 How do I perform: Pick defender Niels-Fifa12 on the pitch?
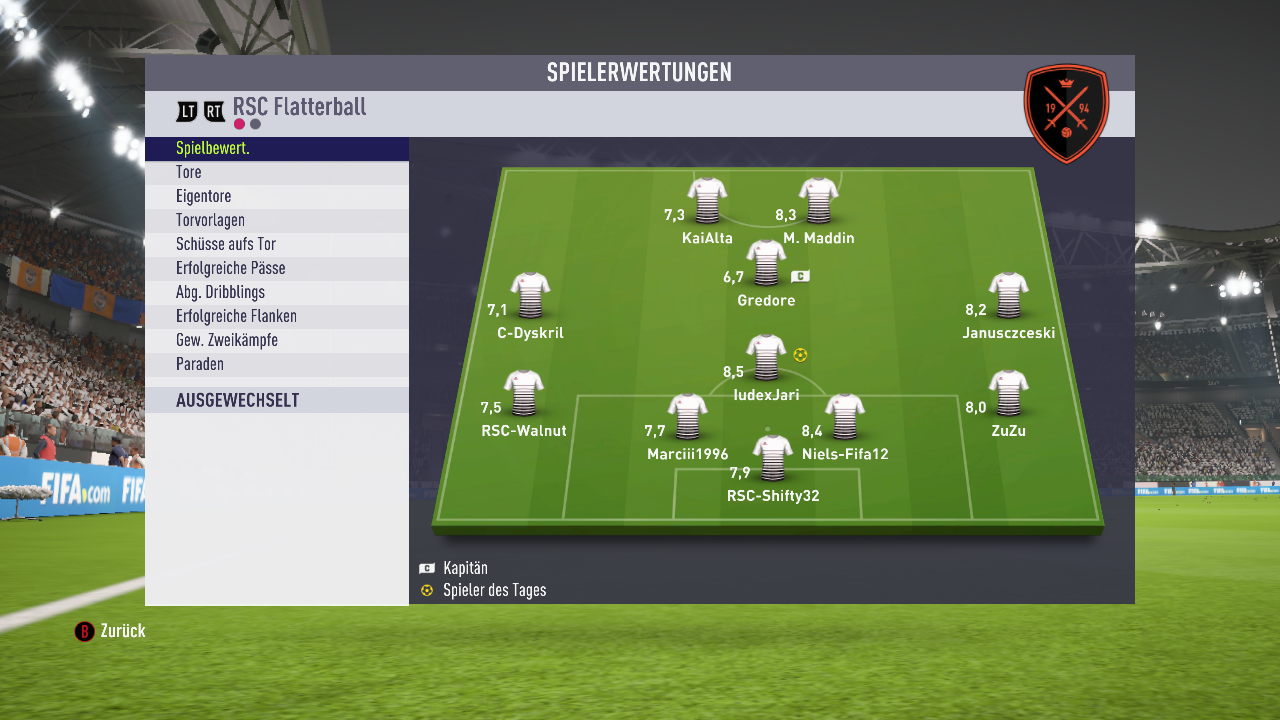(845, 417)
